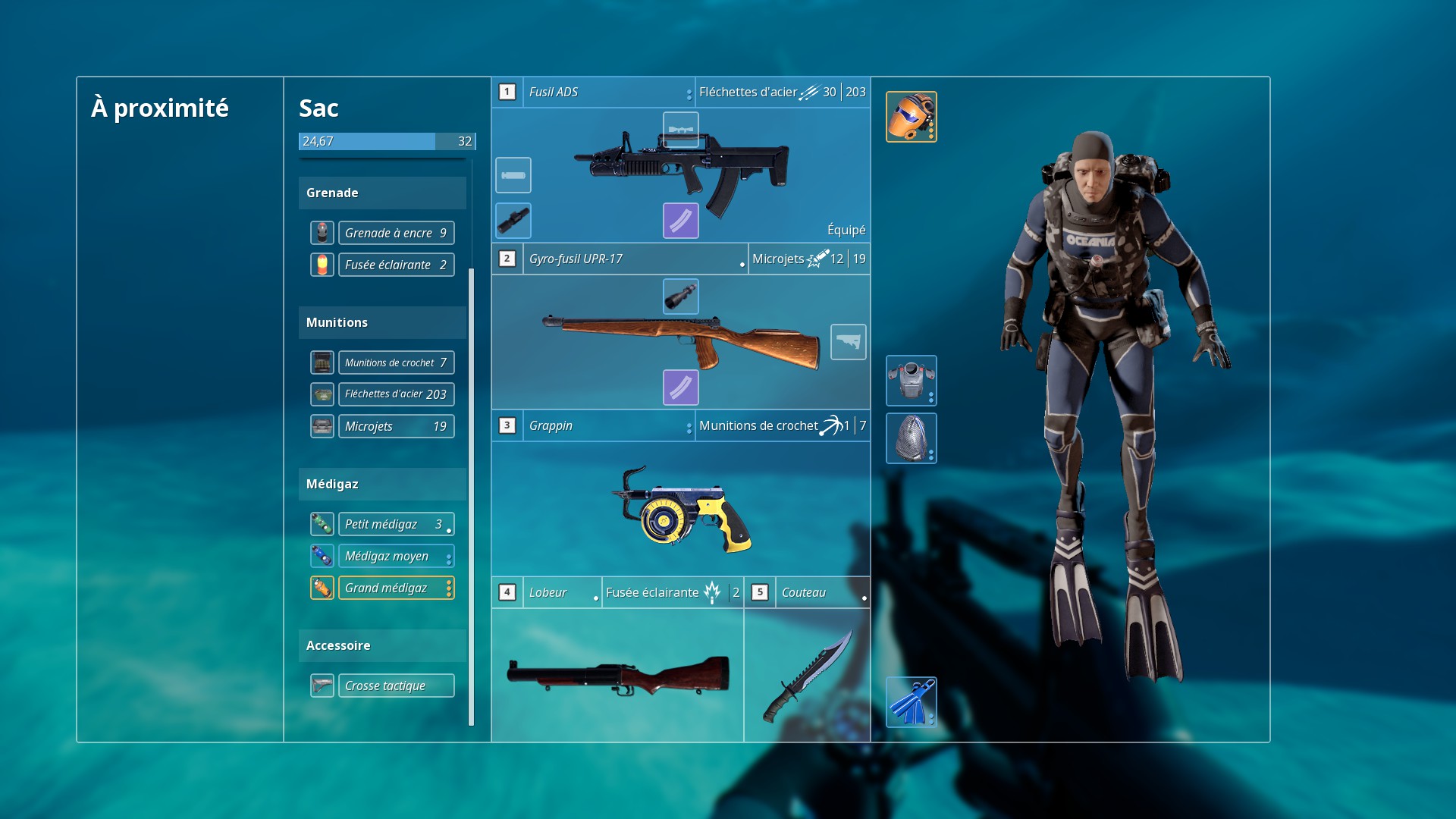
Task: Choose the Fusée éclairante in the bag
Action: tap(395, 265)
